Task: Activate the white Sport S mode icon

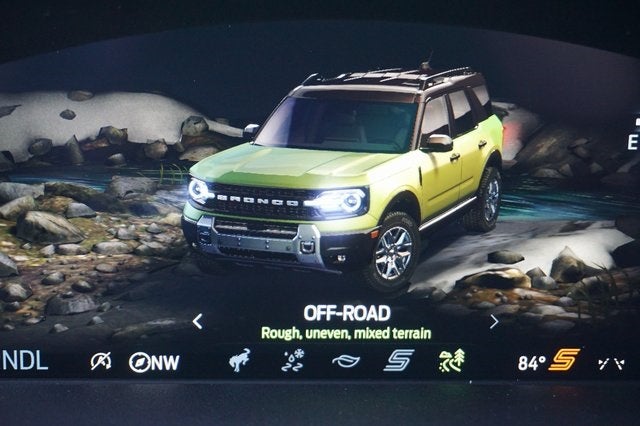Action: click(x=399, y=361)
